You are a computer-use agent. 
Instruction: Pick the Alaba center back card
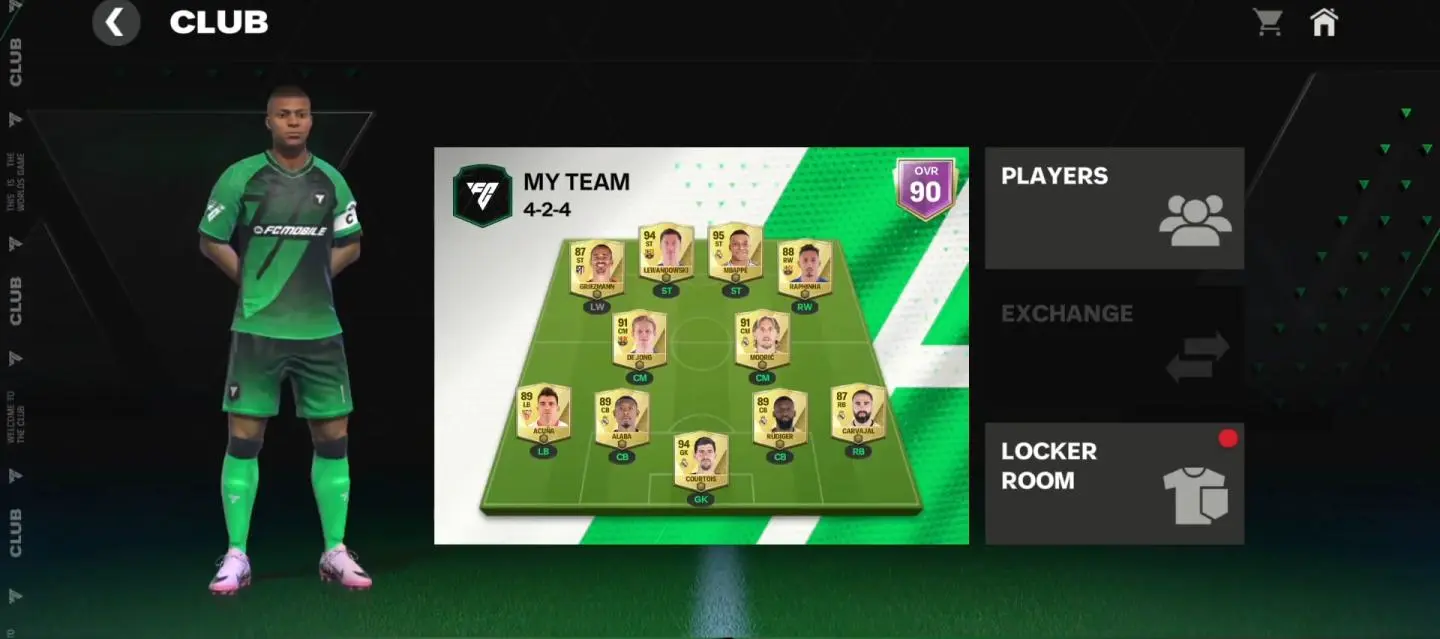click(622, 418)
